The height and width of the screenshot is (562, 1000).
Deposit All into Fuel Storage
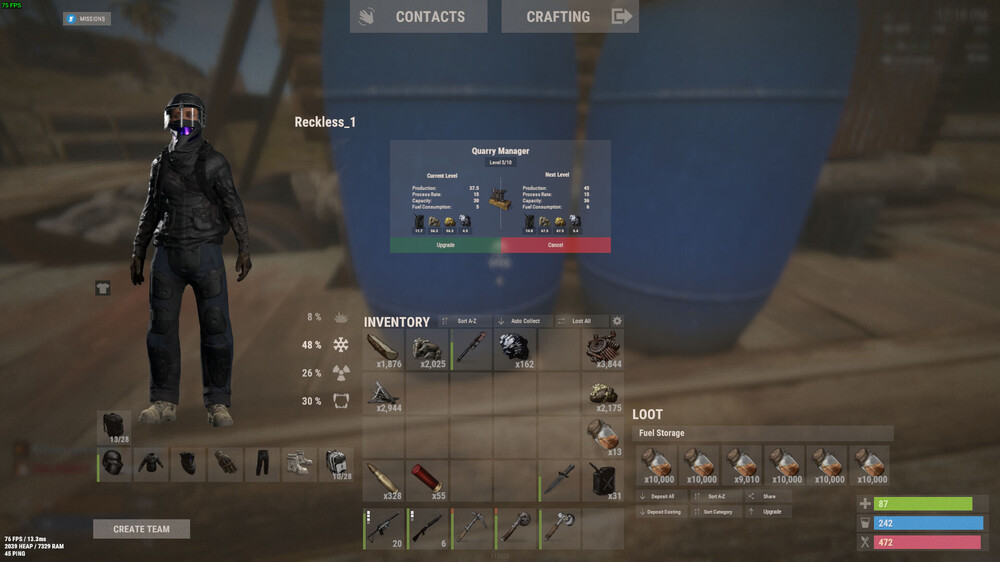click(x=660, y=496)
